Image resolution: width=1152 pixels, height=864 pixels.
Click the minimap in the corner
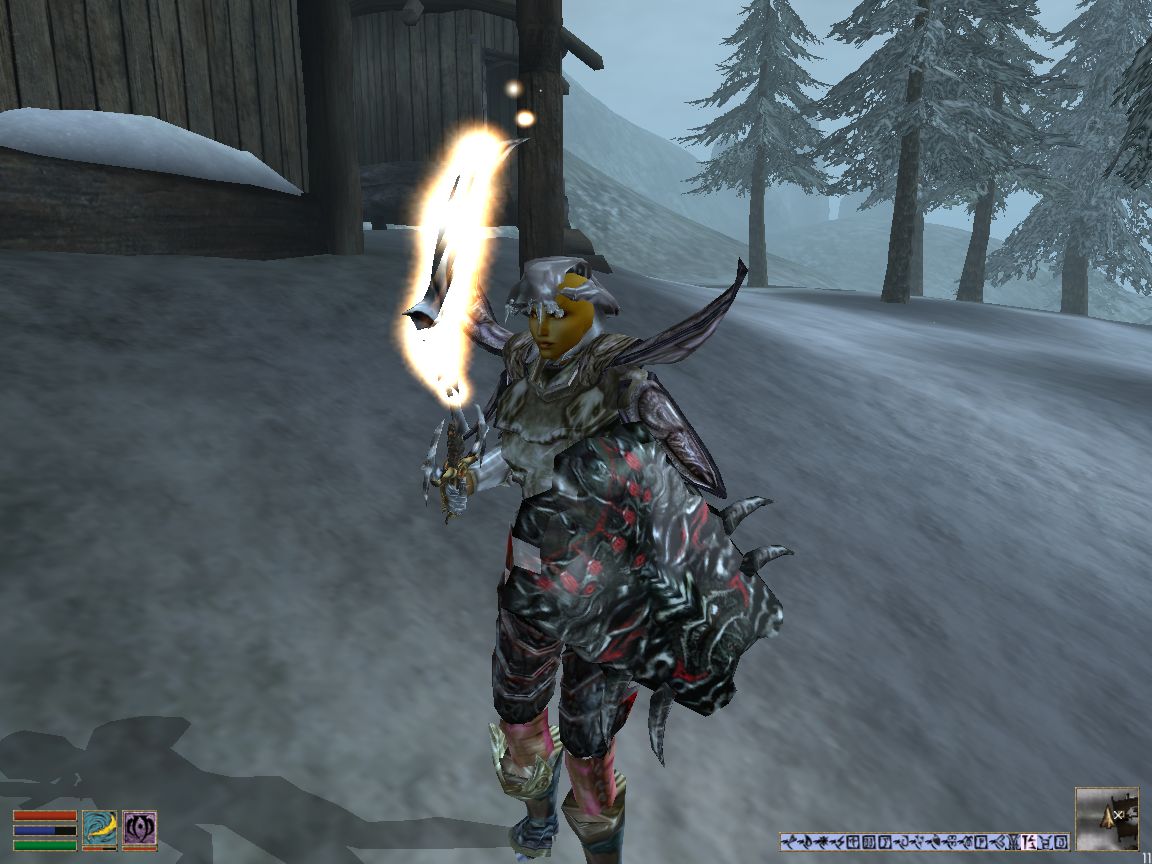pyautogui.click(x=1106, y=818)
